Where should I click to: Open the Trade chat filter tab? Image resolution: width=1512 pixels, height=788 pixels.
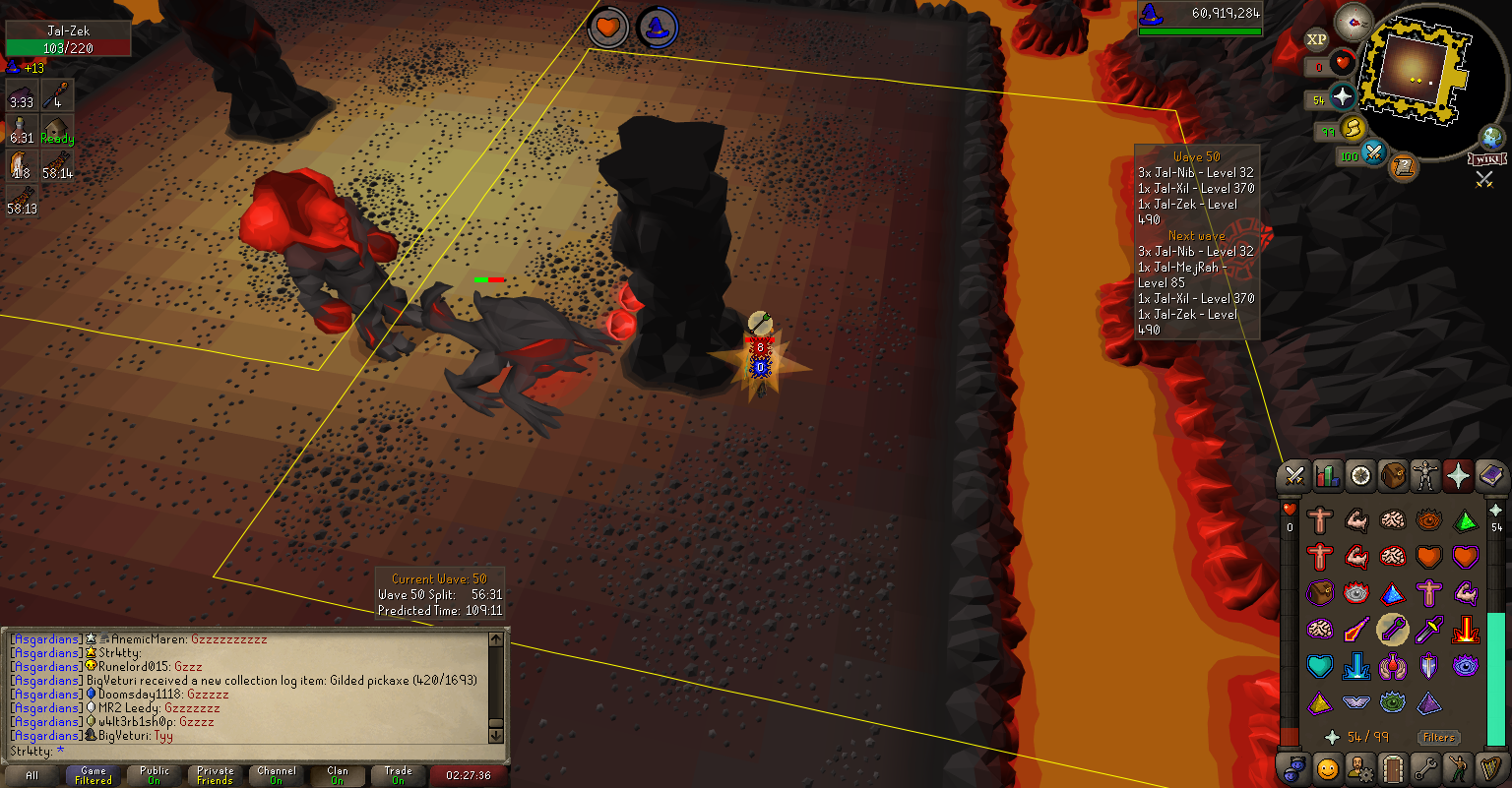(x=398, y=775)
